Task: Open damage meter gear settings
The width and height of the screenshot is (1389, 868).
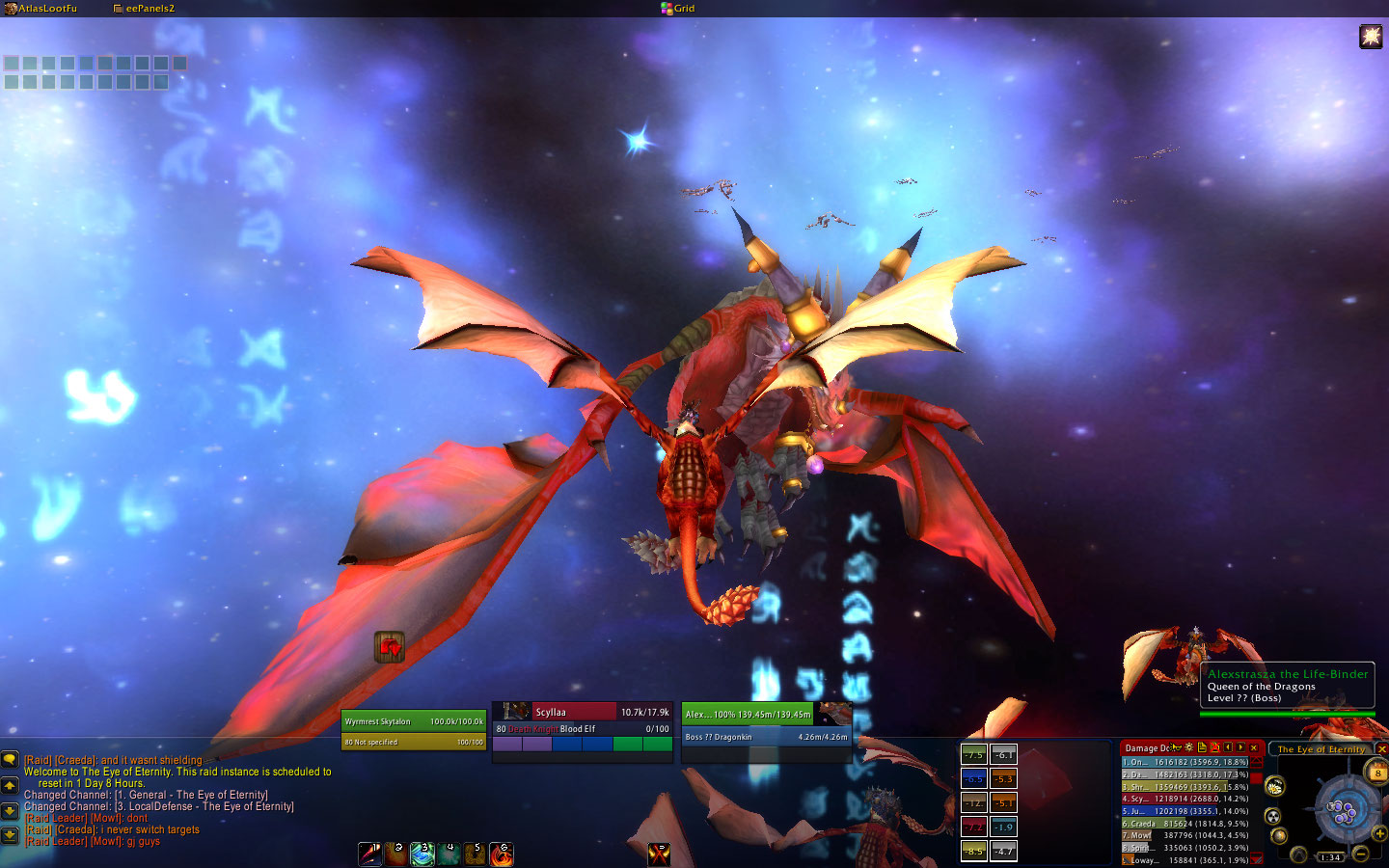Action: tap(1189, 747)
